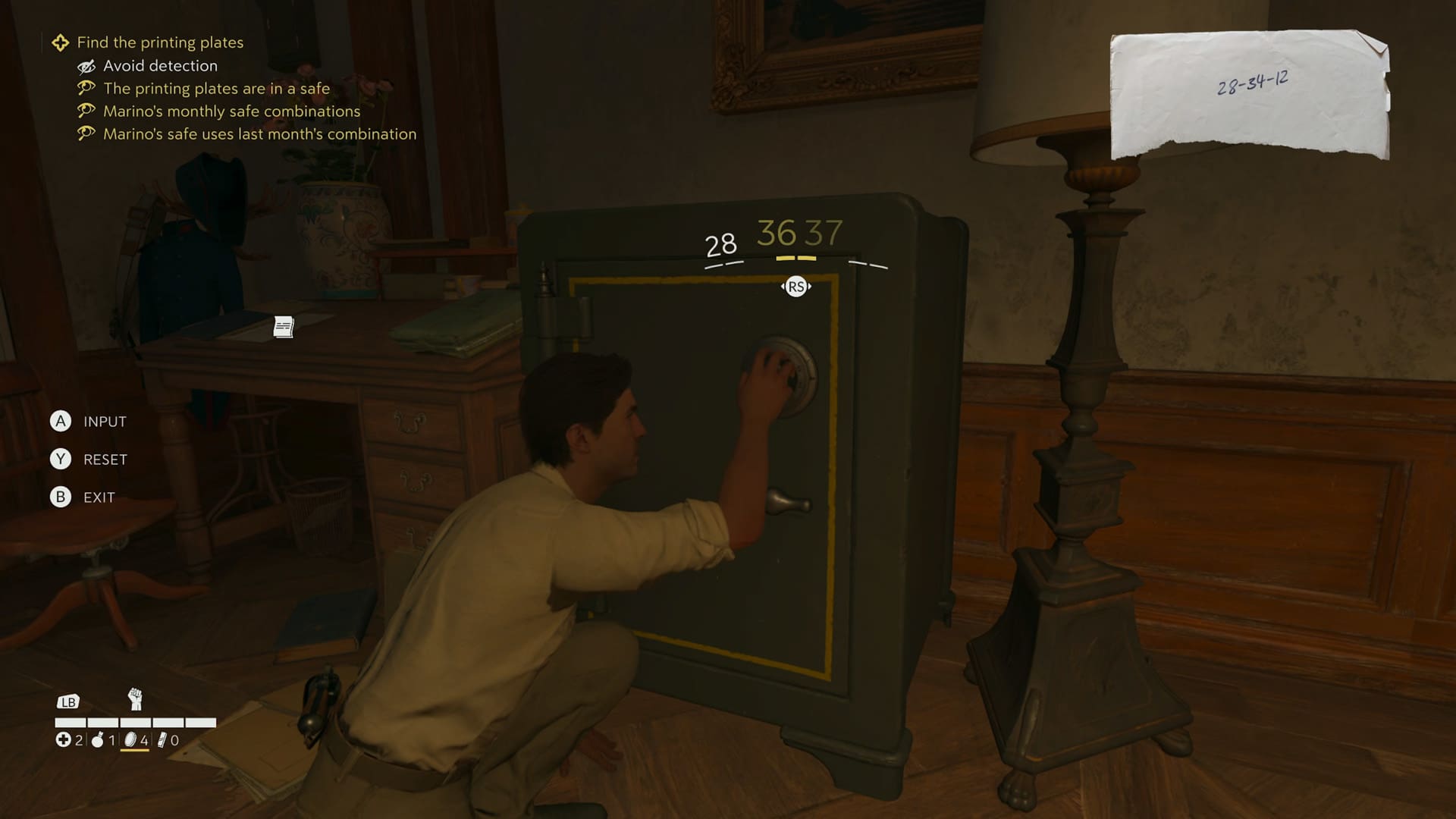Click the yellow underline marker beneath the coin slot
The width and height of the screenshot is (1456, 819).
(135, 750)
